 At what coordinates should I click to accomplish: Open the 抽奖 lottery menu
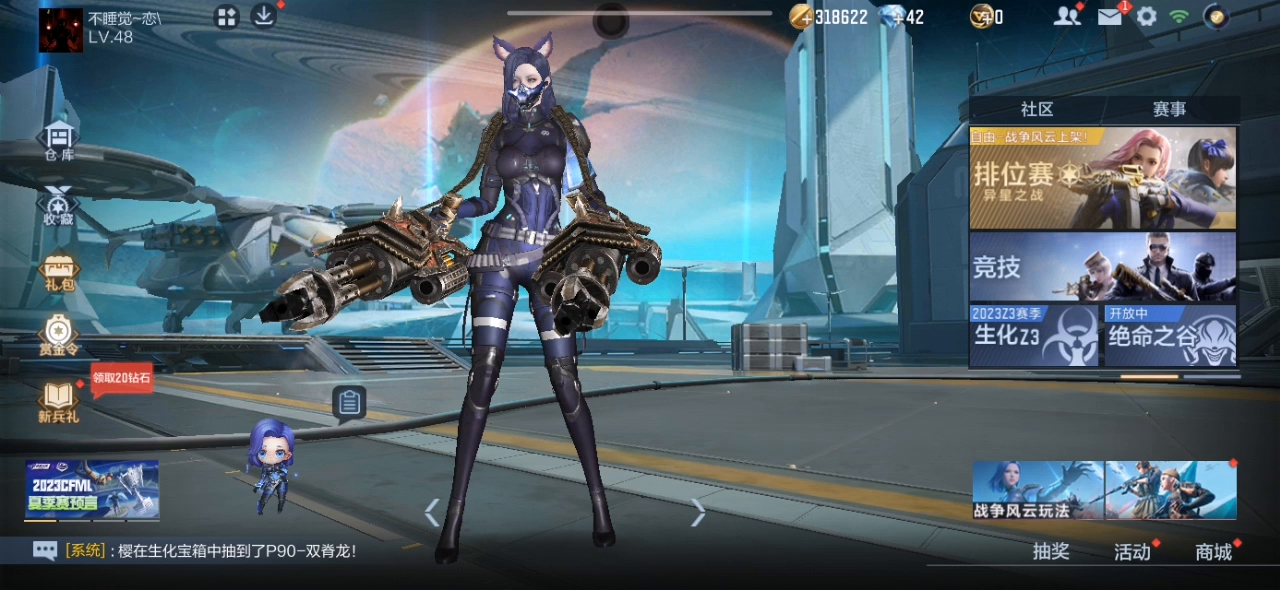click(1051, 551)
